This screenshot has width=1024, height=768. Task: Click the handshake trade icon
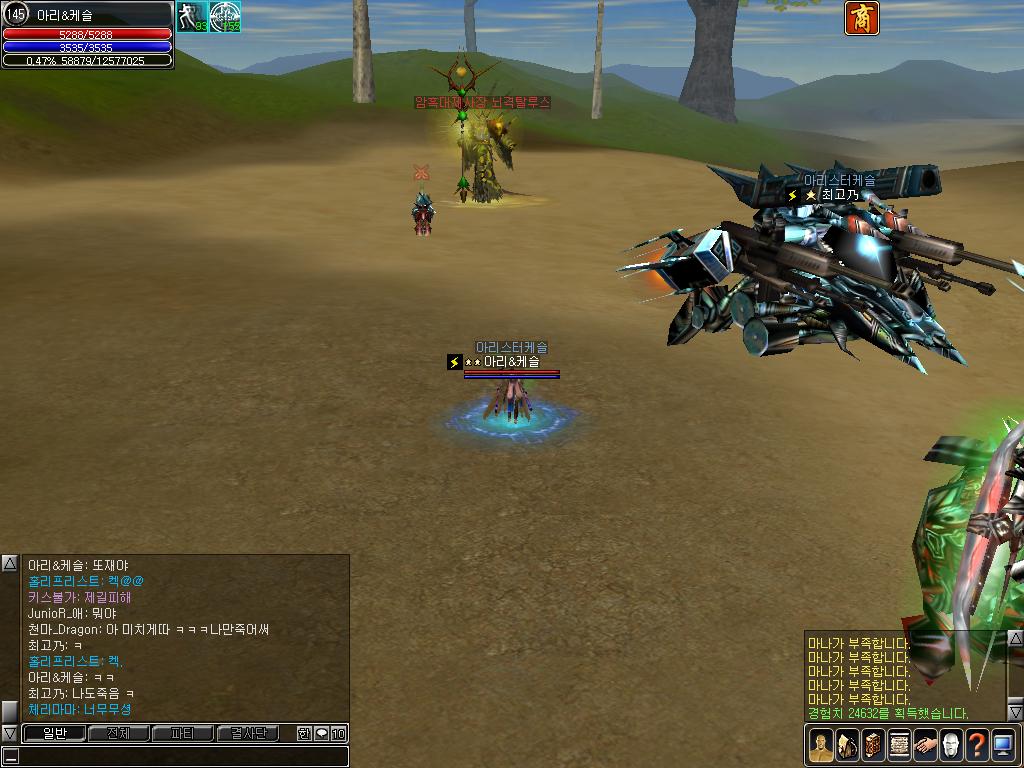(925, 745)
